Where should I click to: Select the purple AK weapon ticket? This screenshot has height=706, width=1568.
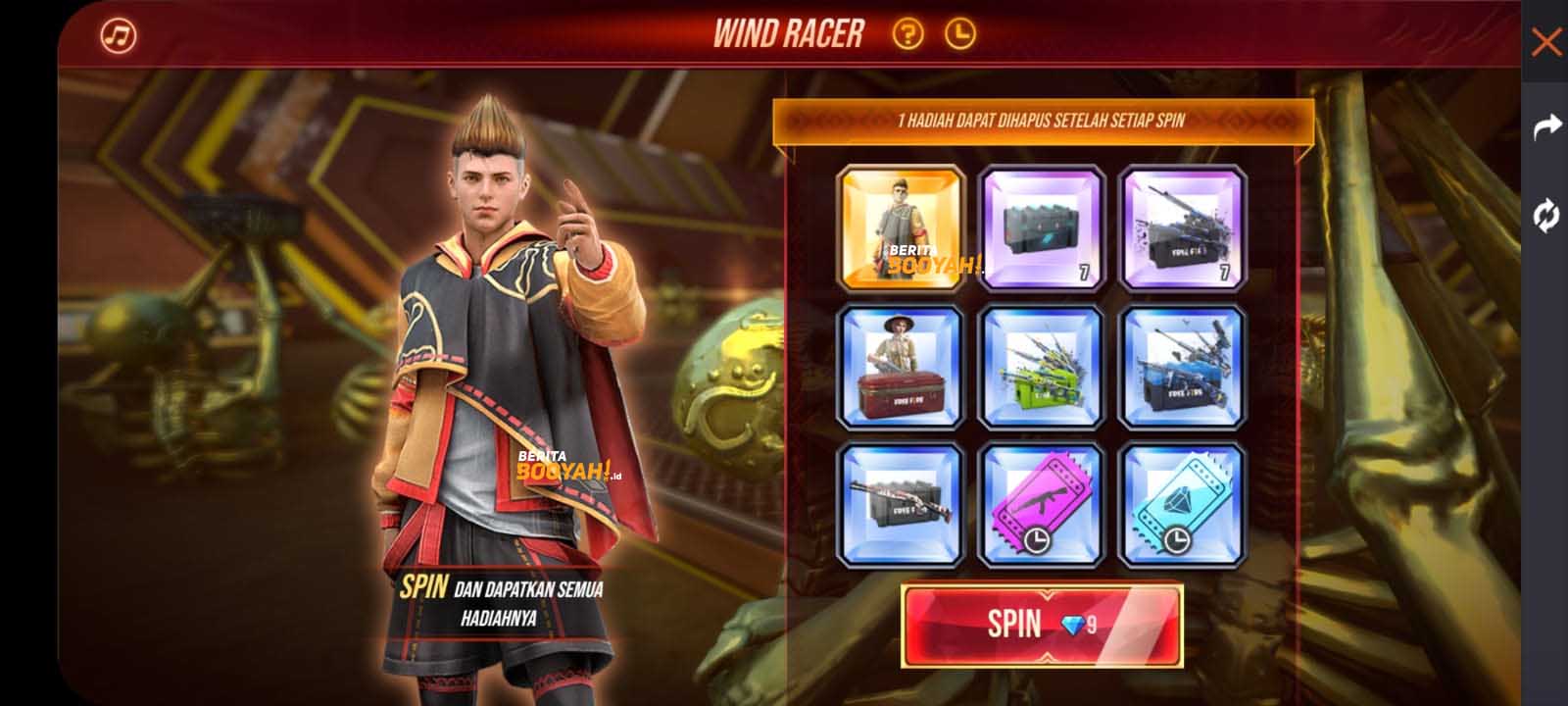click(x=1043, y=506)
